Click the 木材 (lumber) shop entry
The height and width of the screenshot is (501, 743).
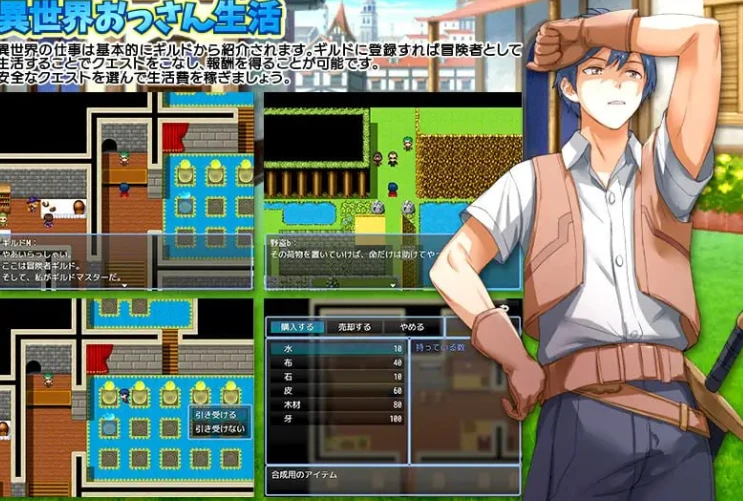tap(337, 405)
